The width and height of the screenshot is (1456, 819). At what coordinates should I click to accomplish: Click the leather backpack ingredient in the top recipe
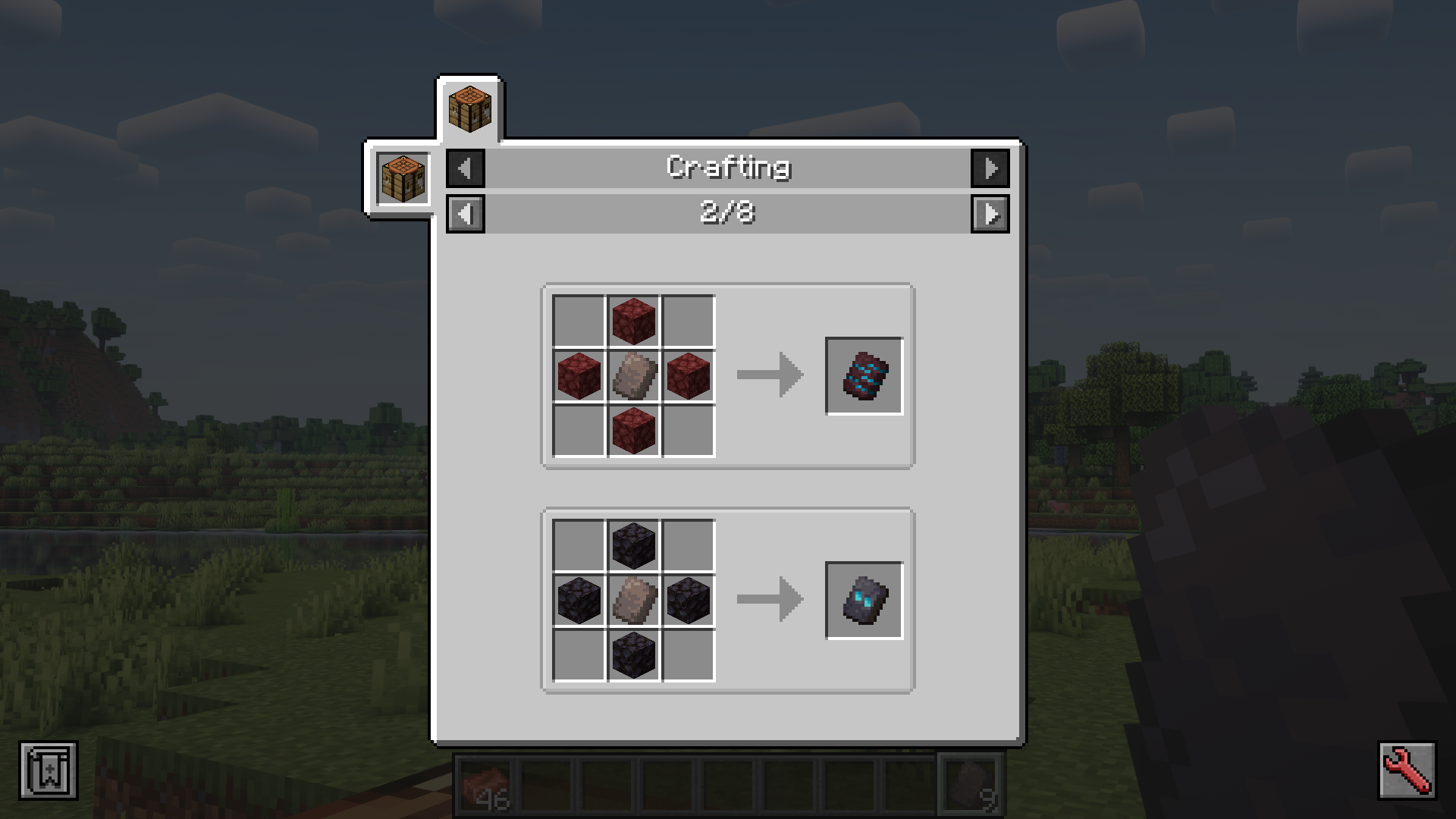coord(634,374)
